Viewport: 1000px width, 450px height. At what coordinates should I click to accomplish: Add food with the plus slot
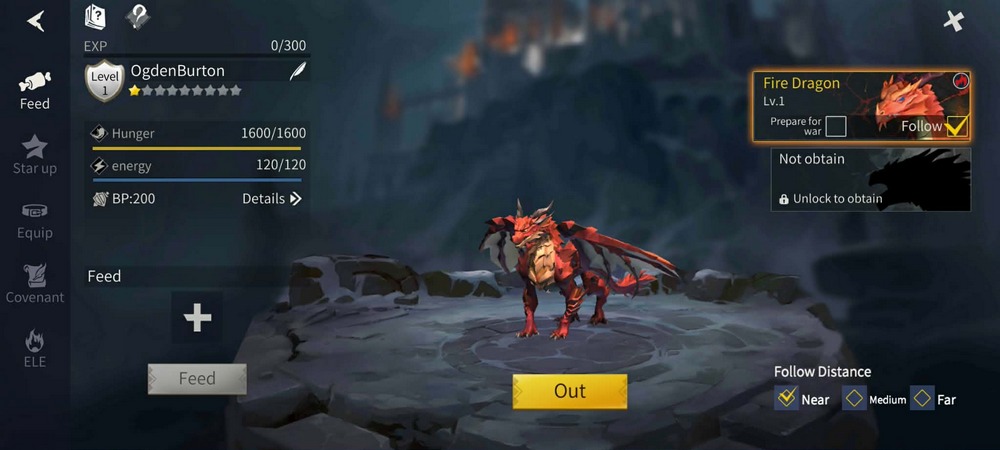pos(197,318)
